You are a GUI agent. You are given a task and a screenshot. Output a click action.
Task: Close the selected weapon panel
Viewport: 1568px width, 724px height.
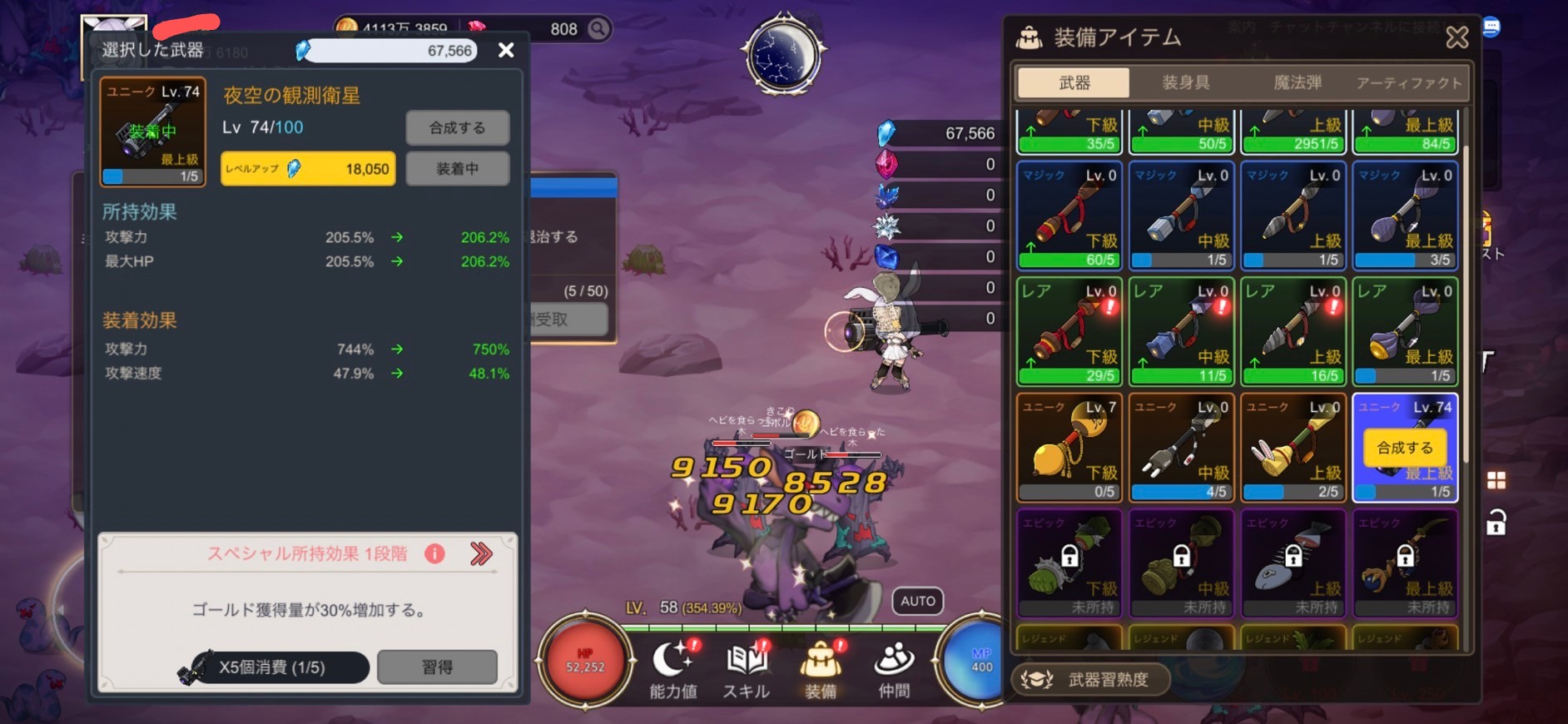click(x=505, y=51)
